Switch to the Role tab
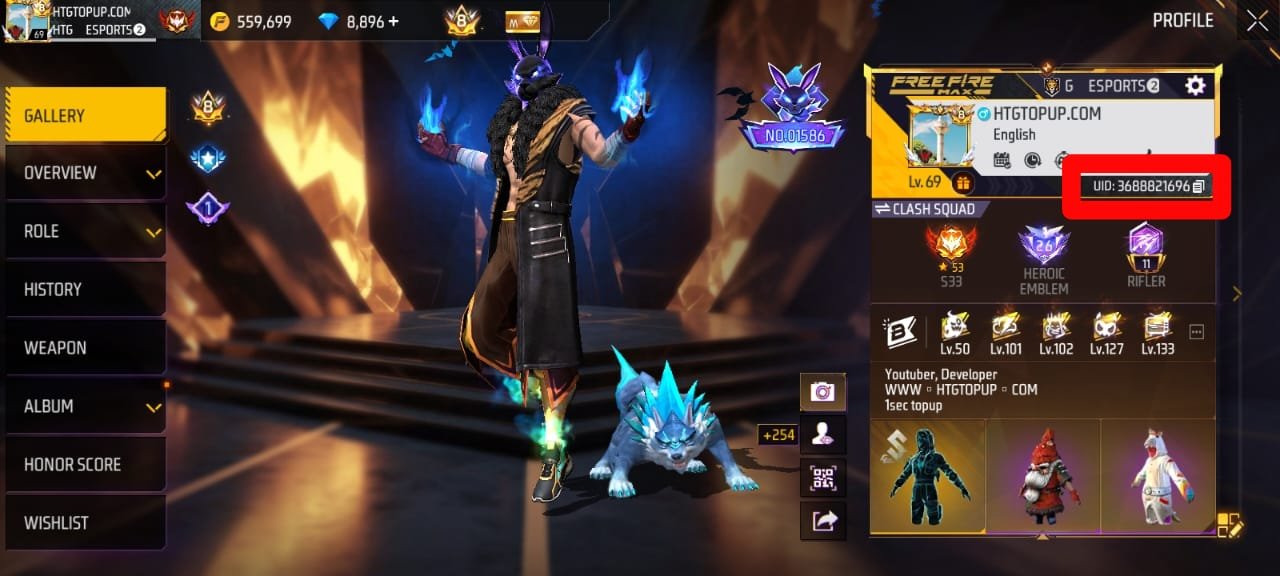The height and width of the screenshot is (576, 1280). [x=85, y=231]
